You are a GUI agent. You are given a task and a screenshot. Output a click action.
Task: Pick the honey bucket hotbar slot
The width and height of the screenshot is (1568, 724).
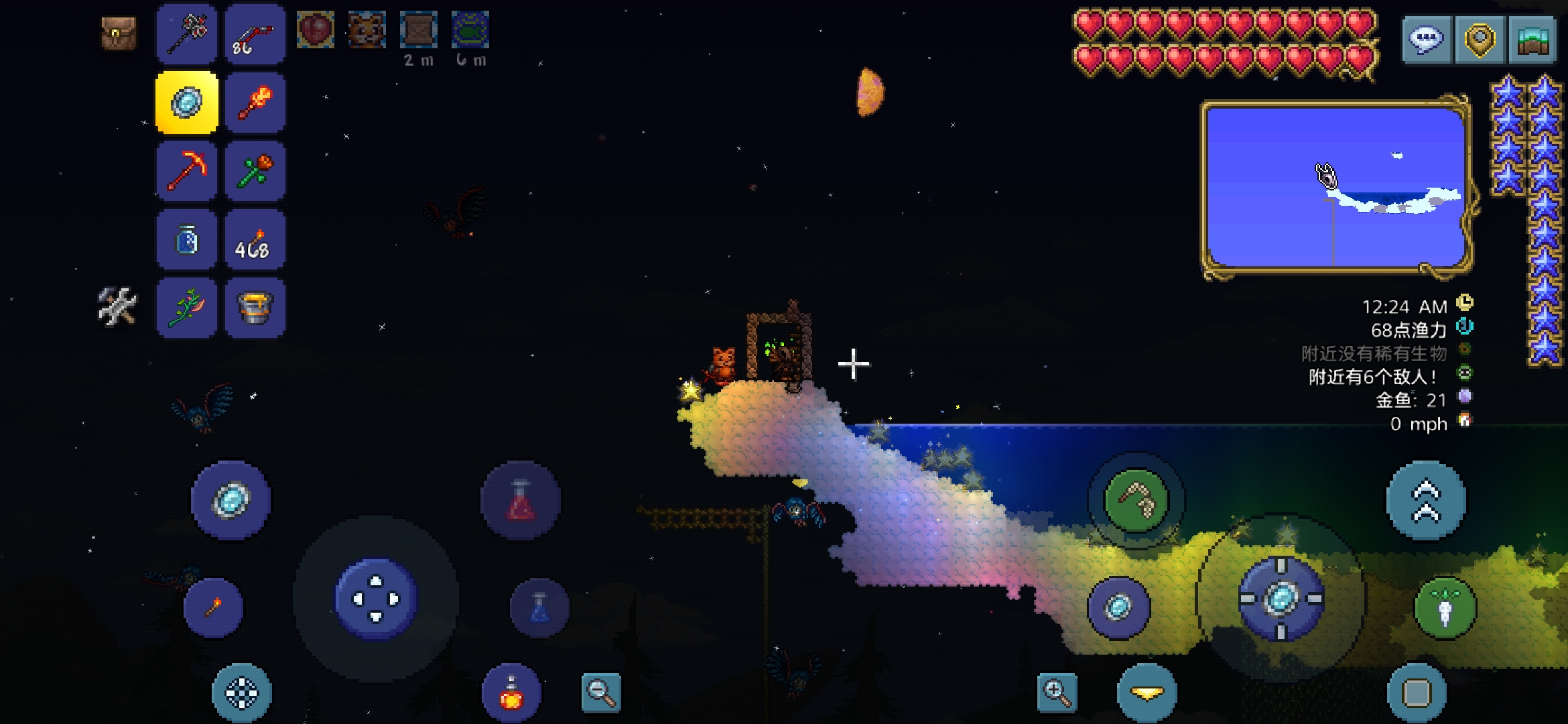(255, 308)
